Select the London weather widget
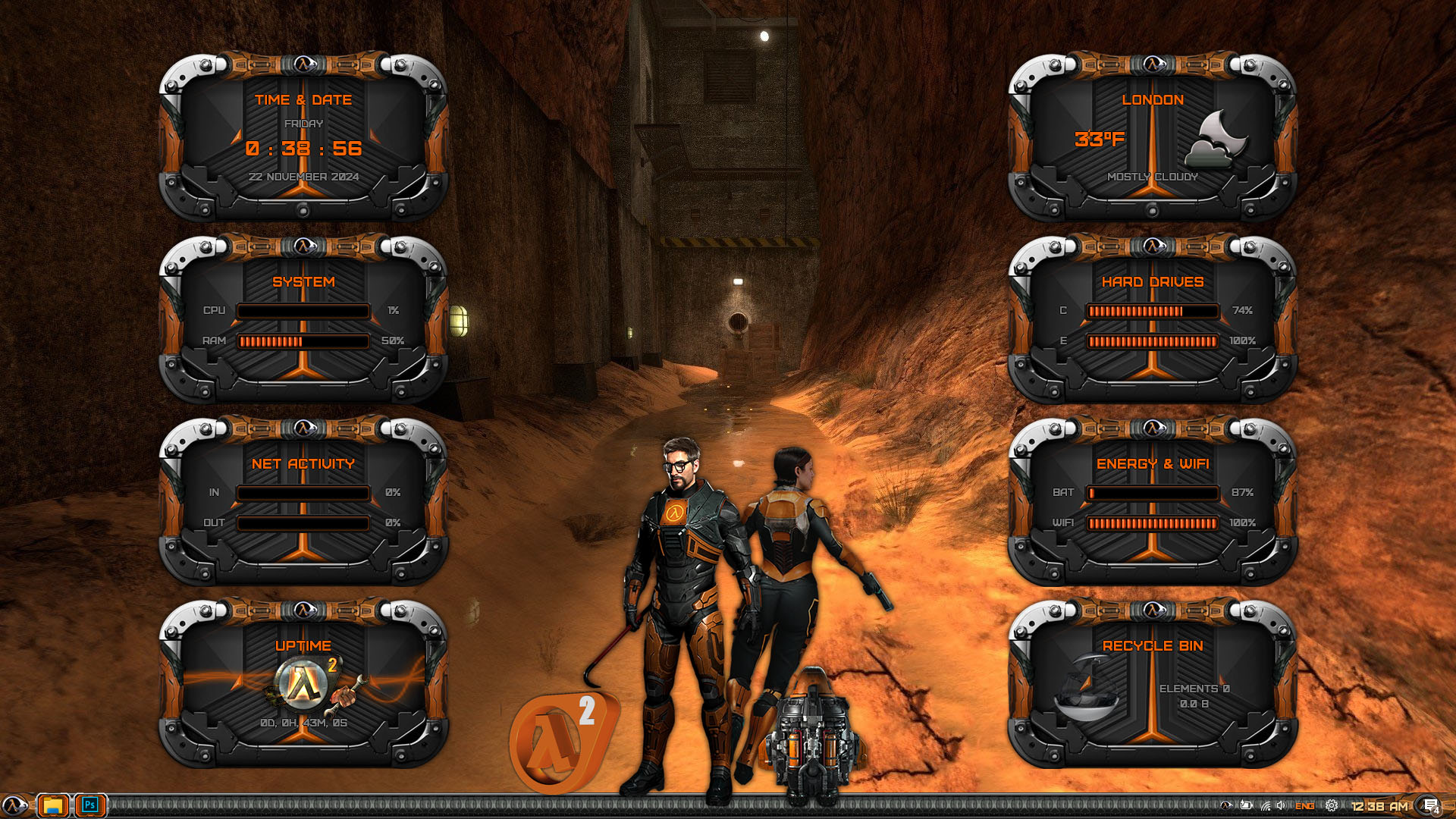Screen dimensions: 1456x819 (1152, 138)
